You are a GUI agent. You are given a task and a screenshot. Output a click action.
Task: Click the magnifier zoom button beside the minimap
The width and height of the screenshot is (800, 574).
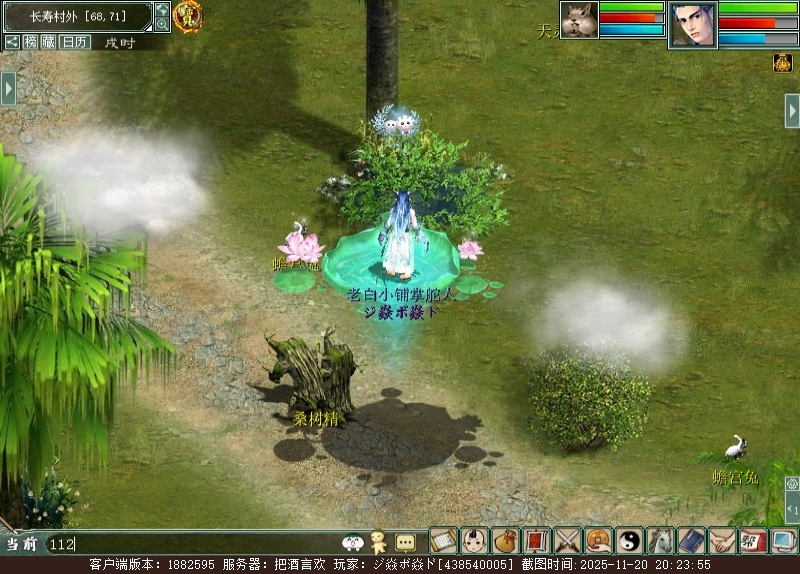(x=162, y=24)
